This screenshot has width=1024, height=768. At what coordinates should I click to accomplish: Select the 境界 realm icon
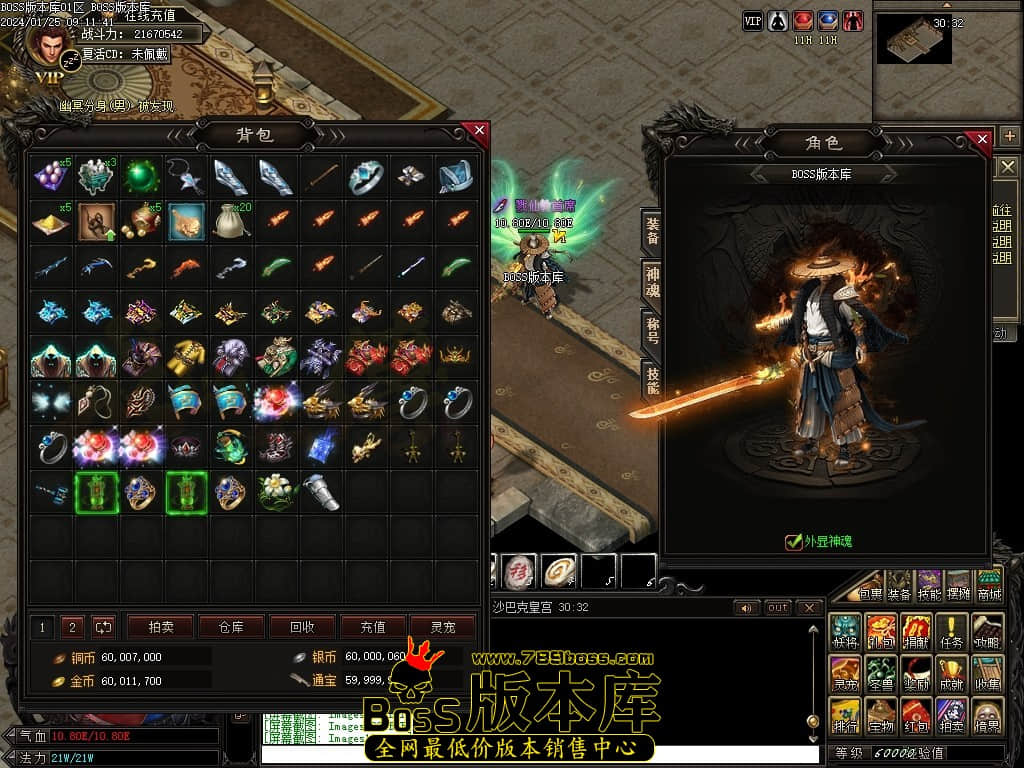(988, 716)
